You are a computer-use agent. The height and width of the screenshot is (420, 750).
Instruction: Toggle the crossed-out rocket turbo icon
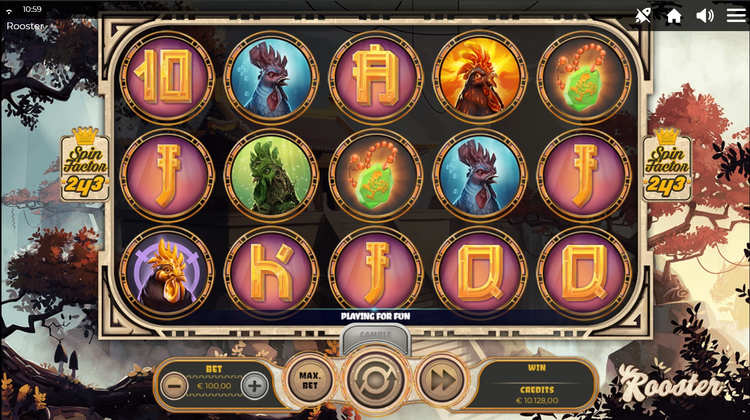[x=643, y=15]
